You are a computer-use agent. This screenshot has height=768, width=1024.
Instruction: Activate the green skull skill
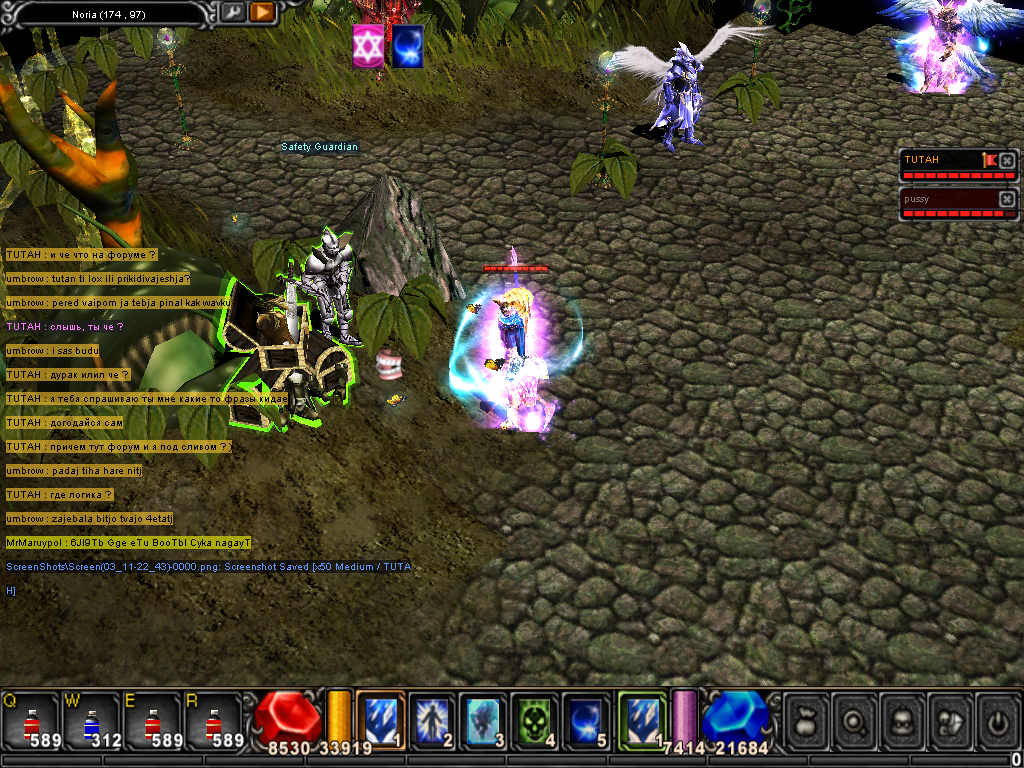click(x=536, y=720)
